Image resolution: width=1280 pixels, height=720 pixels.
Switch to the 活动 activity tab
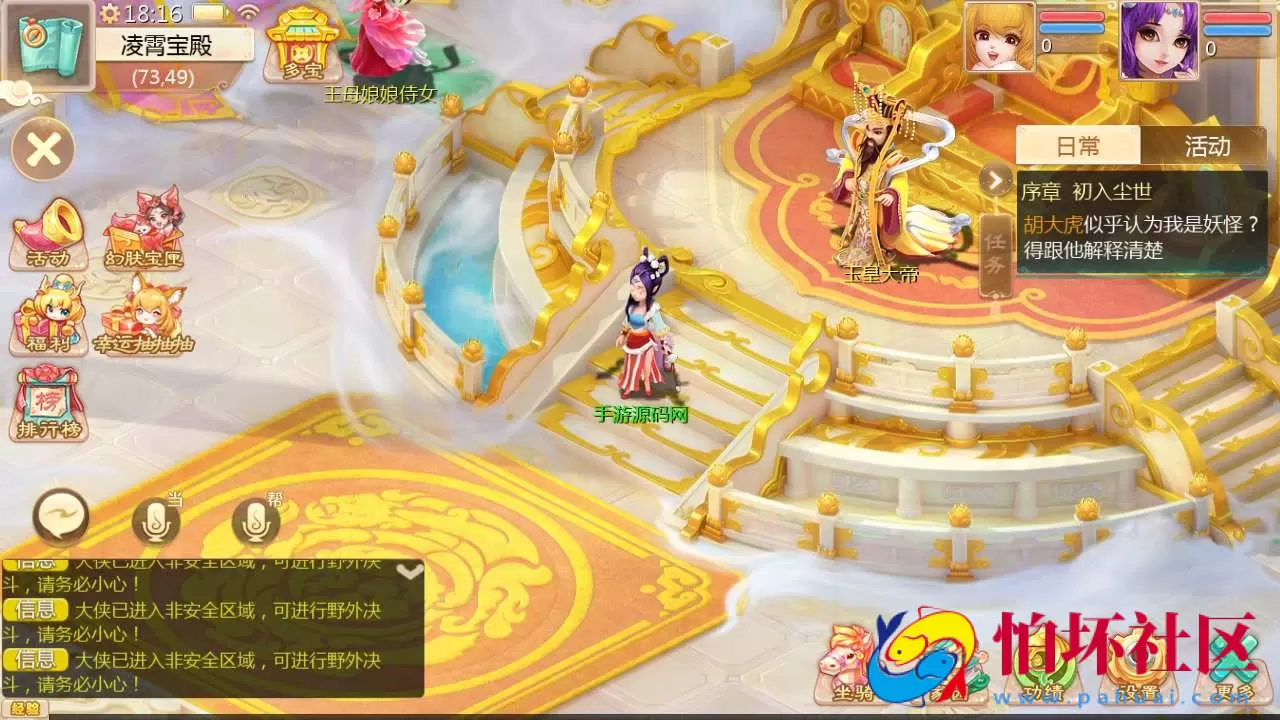pos(1208,146)
